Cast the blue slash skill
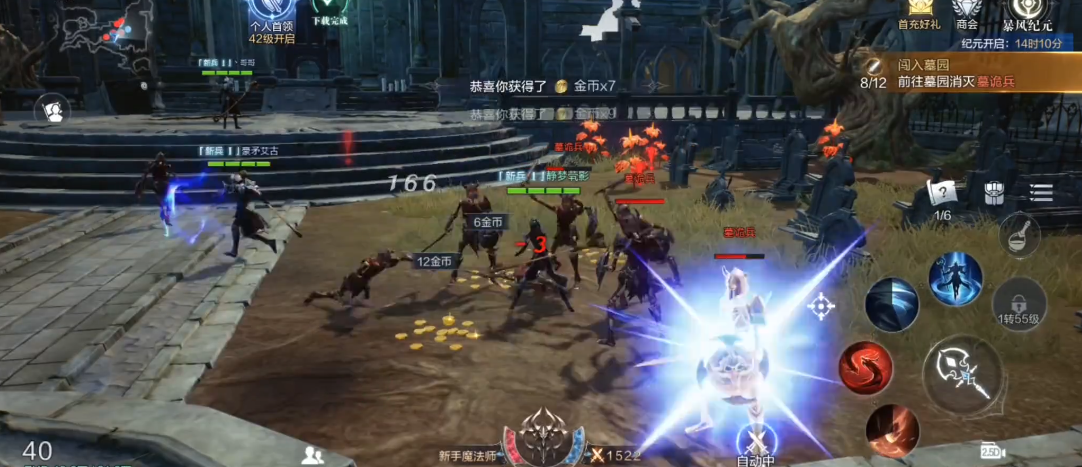 [x=892, y=305]
